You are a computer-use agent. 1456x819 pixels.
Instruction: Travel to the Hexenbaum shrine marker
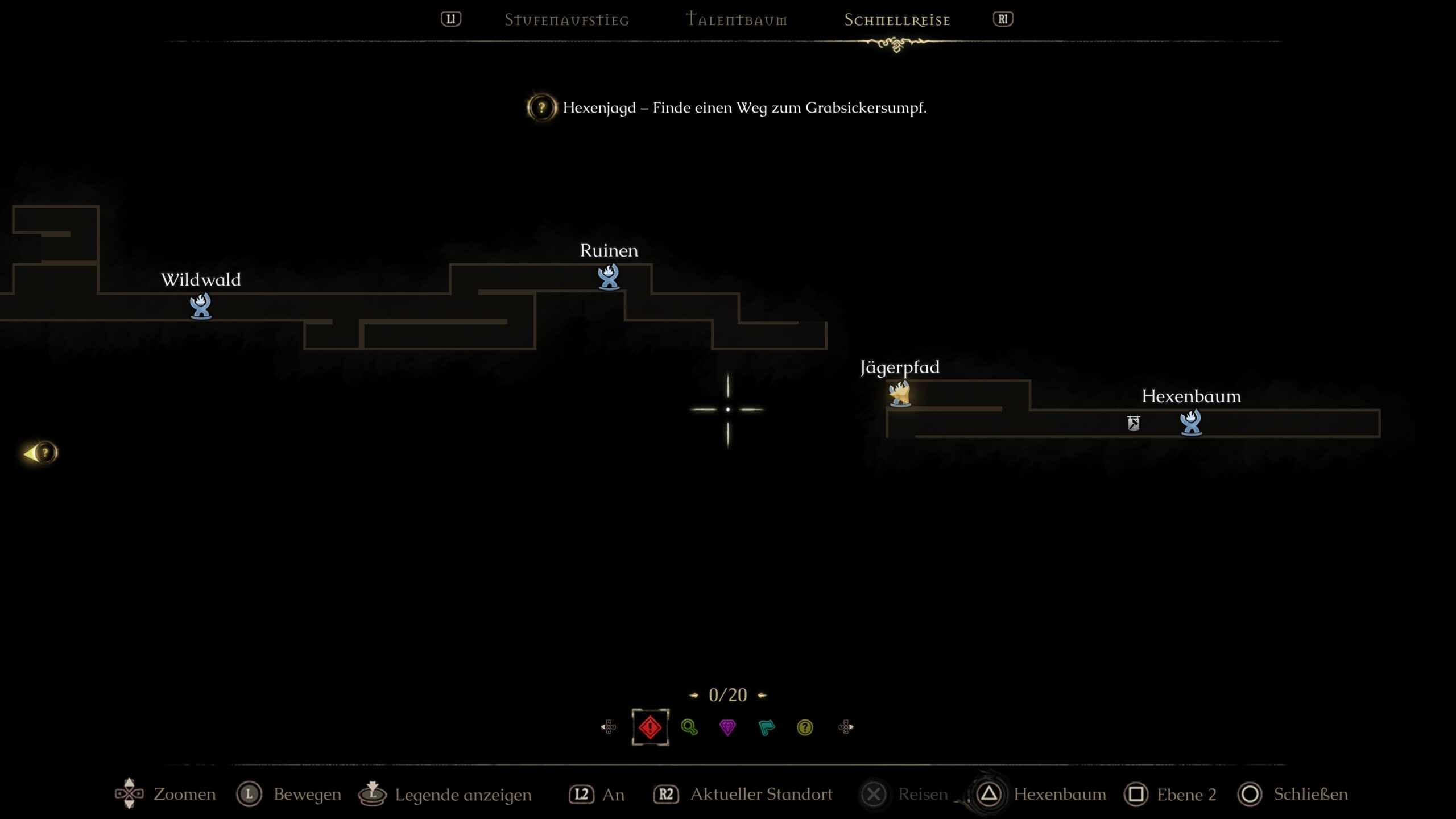click(1191, 423)
